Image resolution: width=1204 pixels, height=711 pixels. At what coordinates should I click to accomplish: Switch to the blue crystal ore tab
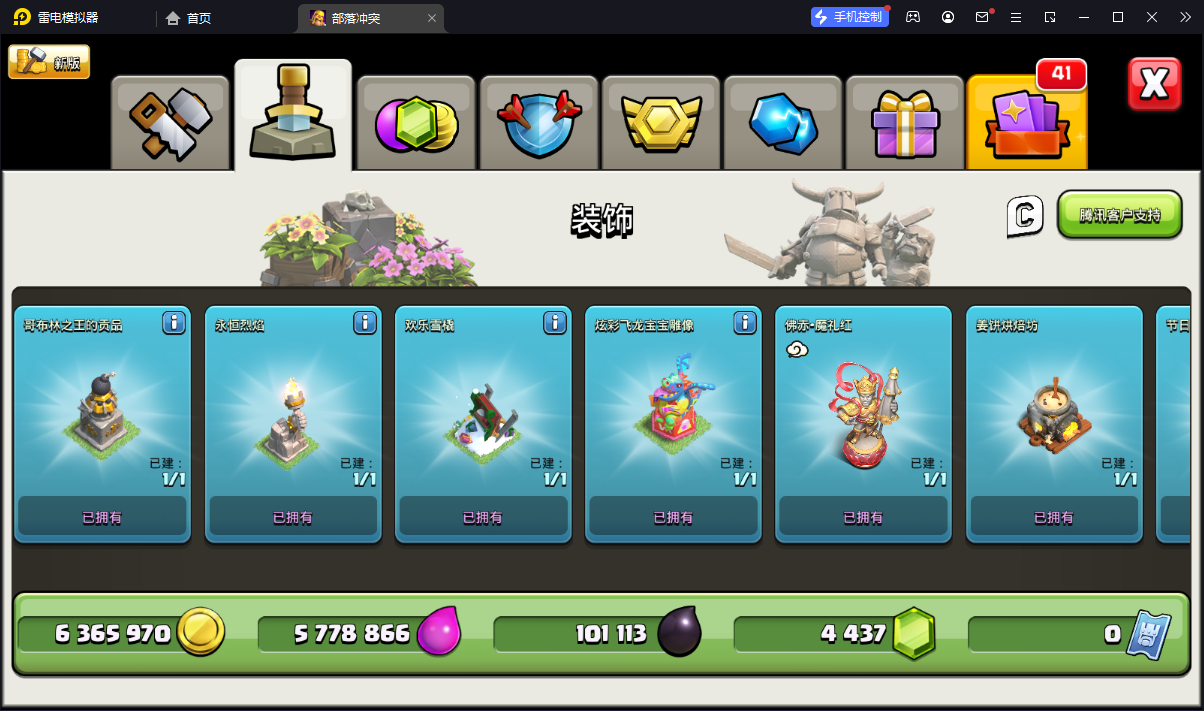click(784, 122)
